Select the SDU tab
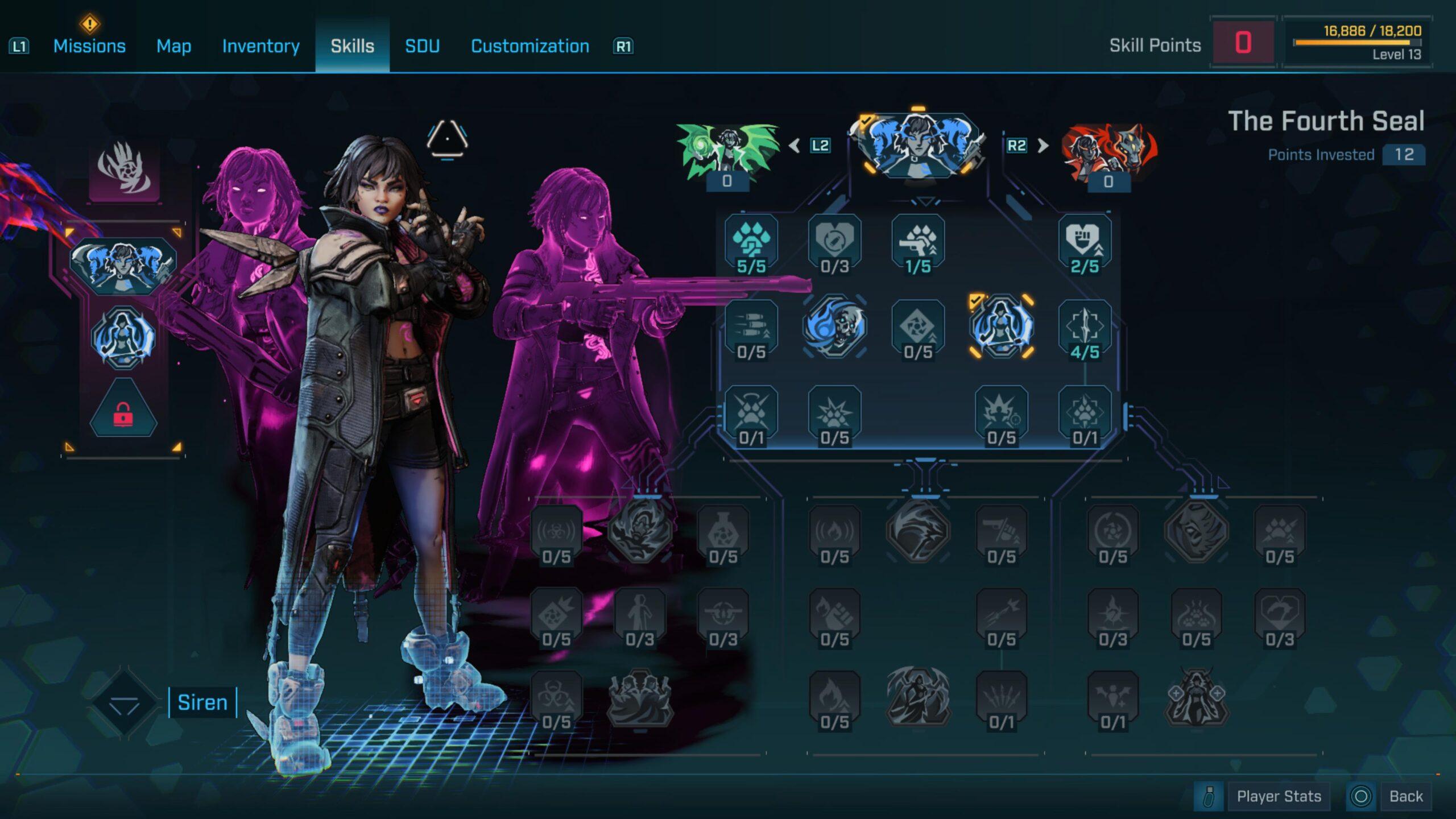The image size is (1456, 819). [x=422, y=46]
